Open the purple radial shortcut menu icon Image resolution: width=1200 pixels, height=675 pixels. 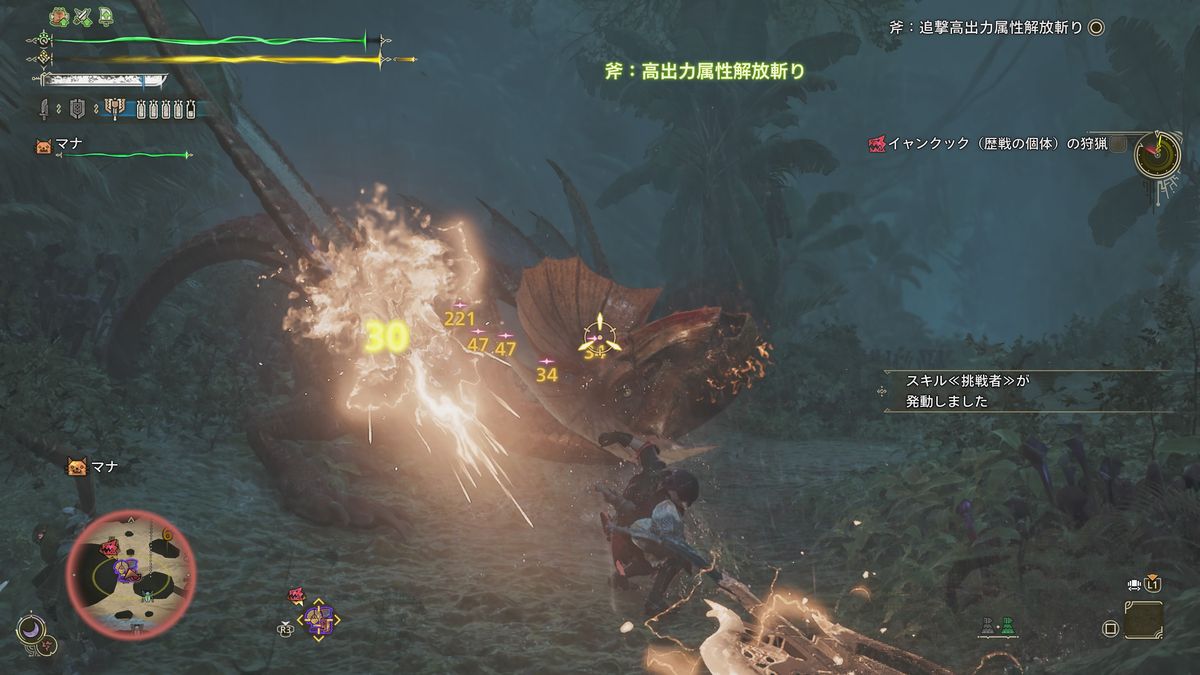coord(320,621)
